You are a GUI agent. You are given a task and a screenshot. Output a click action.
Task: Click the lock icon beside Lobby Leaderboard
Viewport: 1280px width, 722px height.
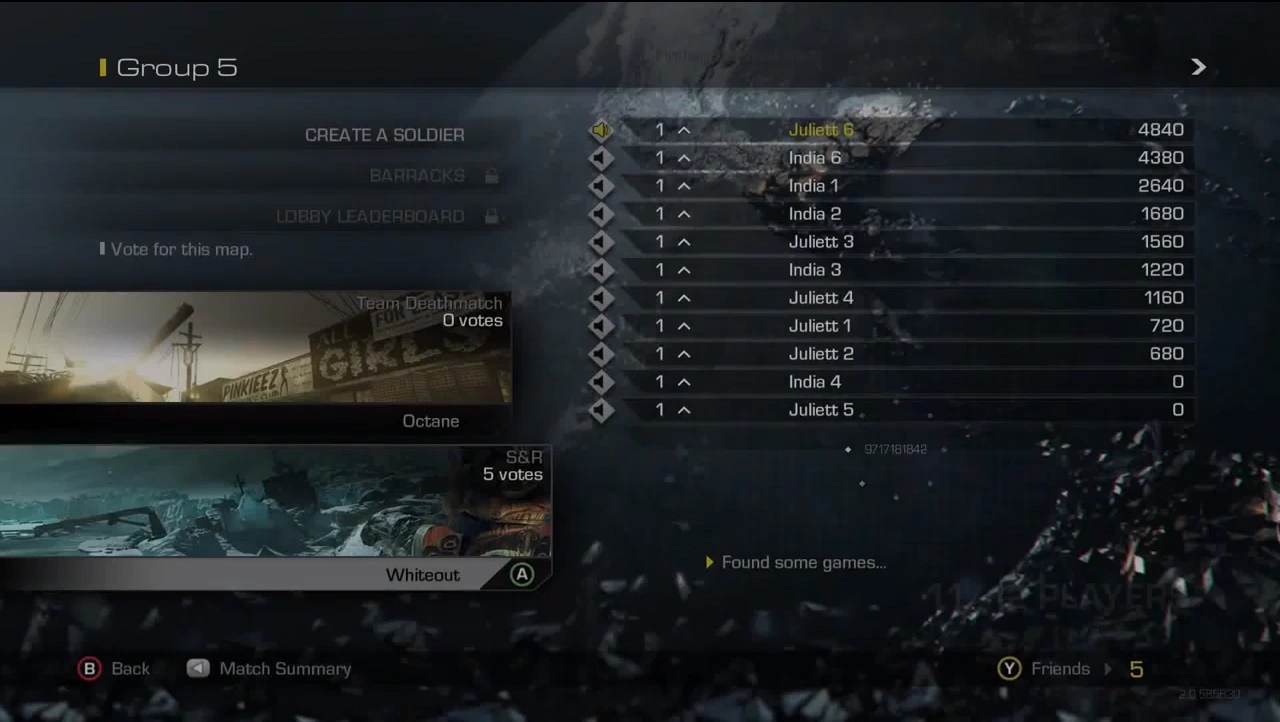tap(491, 216)
